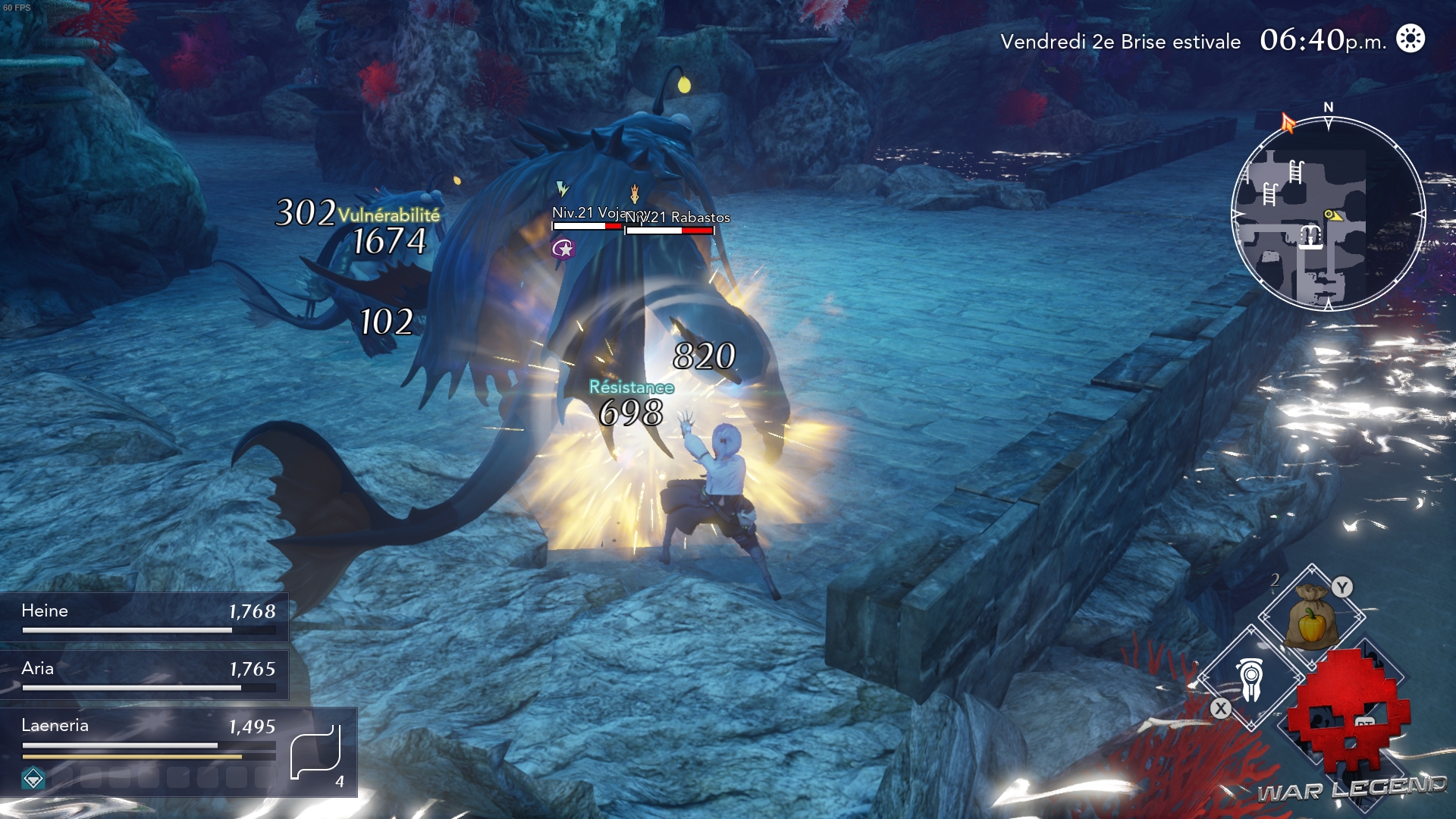This screenshot has width=1456, height=819.
Task: Click the orange arrow marker on minimap rim
Action: click(x=1288, y=122)
